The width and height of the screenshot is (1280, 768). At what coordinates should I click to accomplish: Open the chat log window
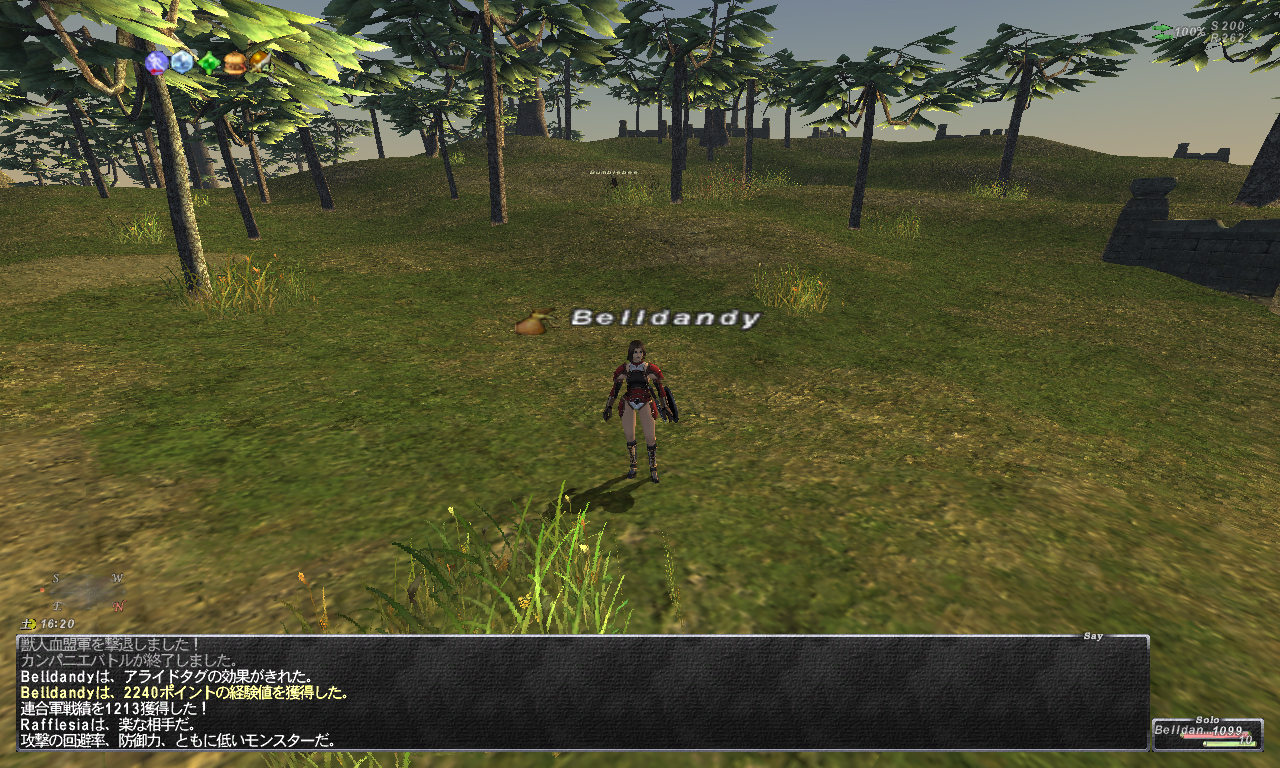pyautogui.click(x=582, y=692)
